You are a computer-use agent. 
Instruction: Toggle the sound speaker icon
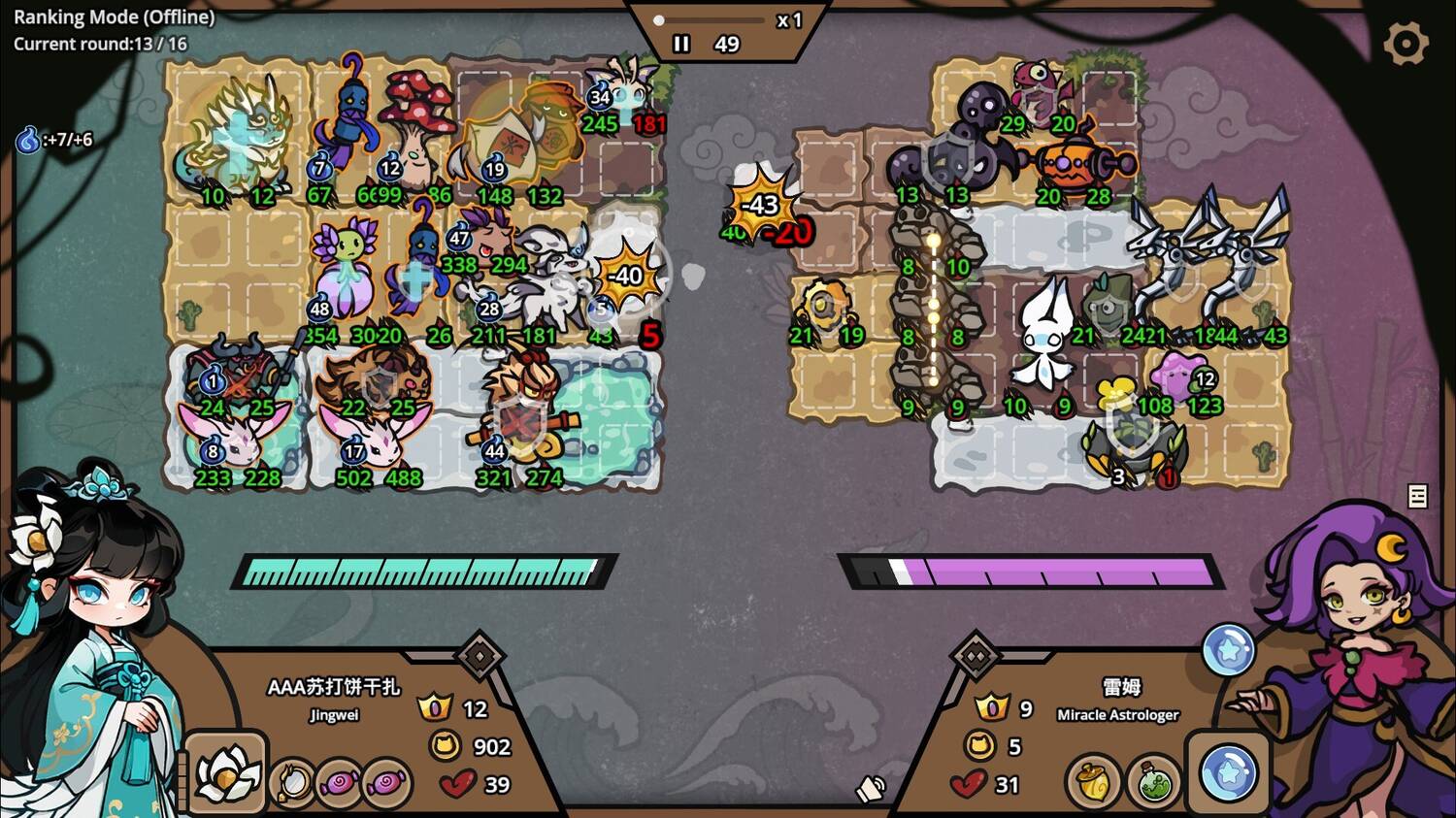pyautogui.click(x=871, y=789)
